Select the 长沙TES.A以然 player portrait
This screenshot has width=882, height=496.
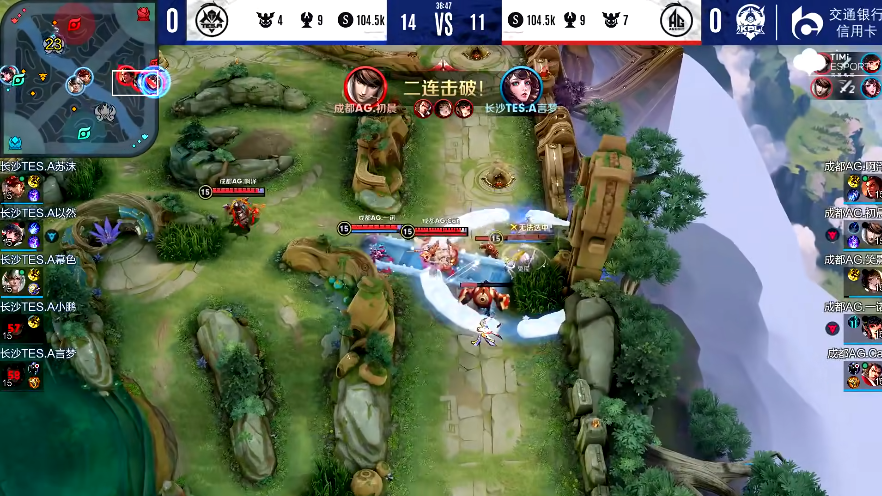[x=13, y=234]
